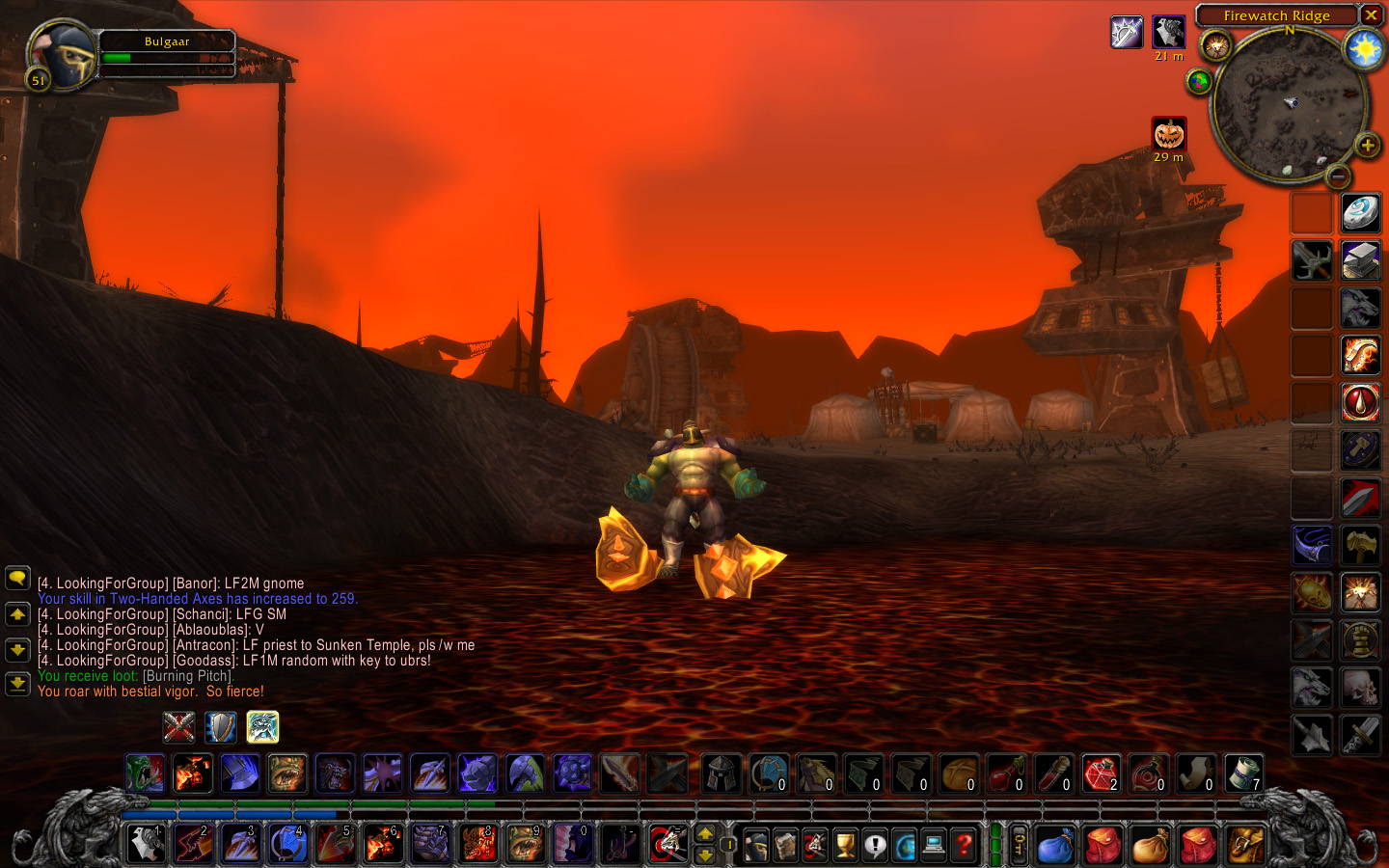Viewport: 1389px width, 868px height.
Task: Click the sun day-night indicator
Action: 1364,48
